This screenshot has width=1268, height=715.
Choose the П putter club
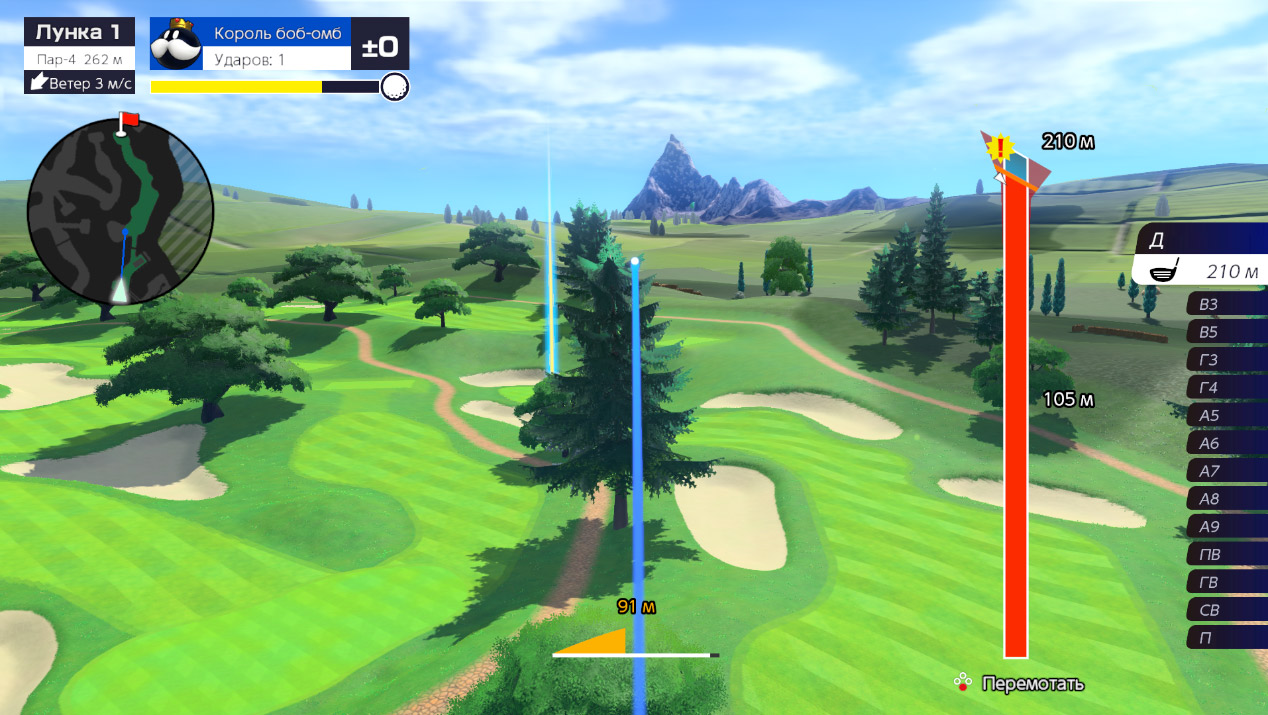[x=1226, y=638]
